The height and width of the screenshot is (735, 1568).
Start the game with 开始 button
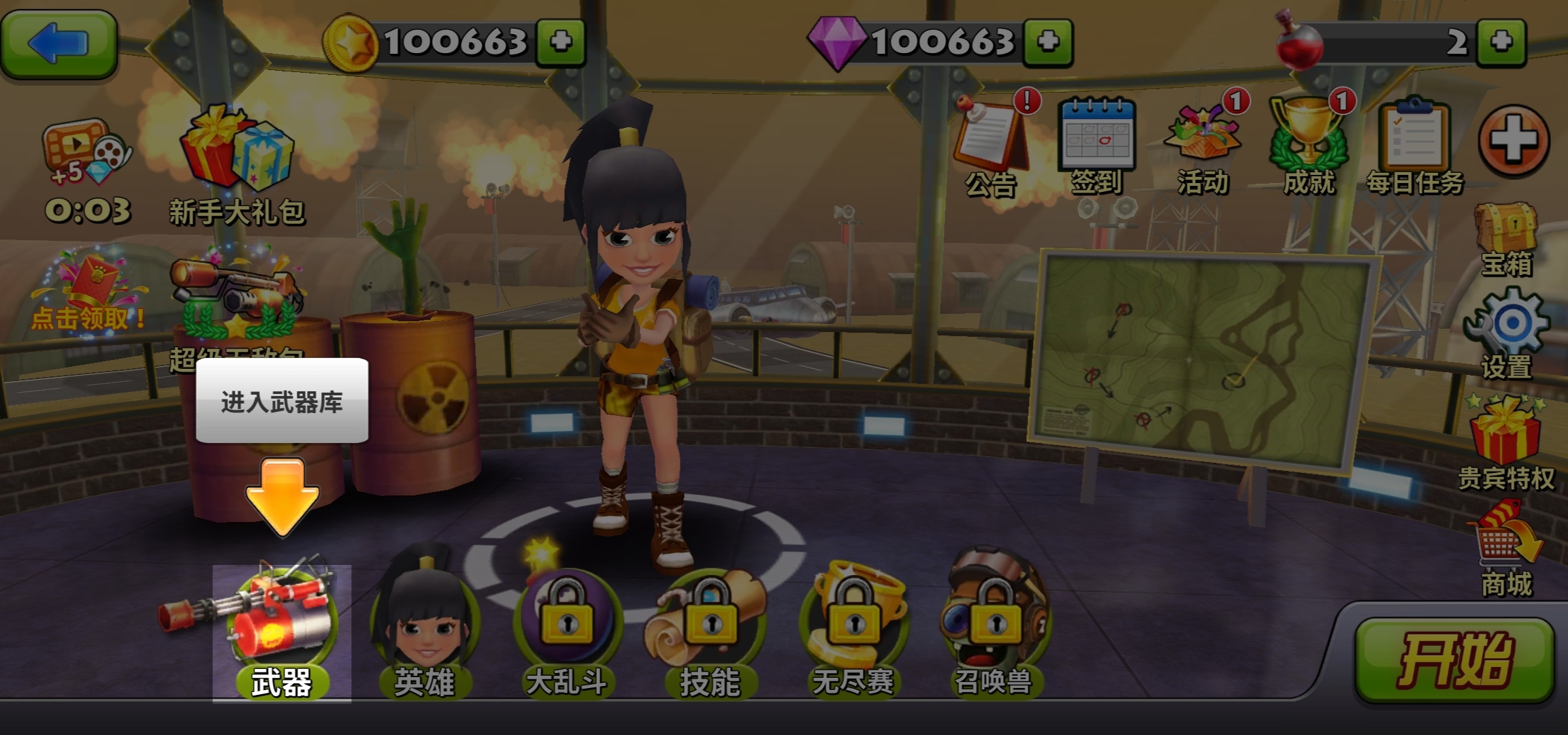(x=1455, y=659)
